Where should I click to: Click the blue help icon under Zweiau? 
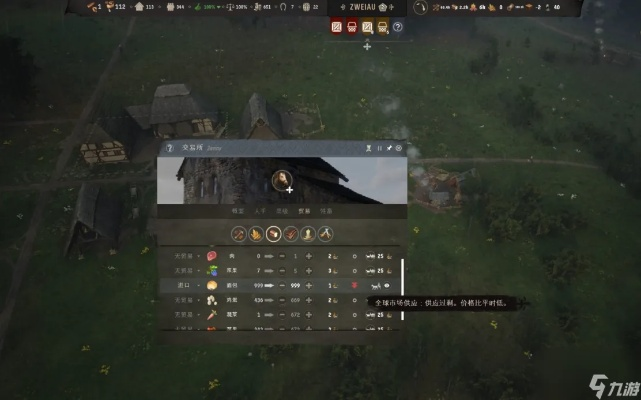397,27
